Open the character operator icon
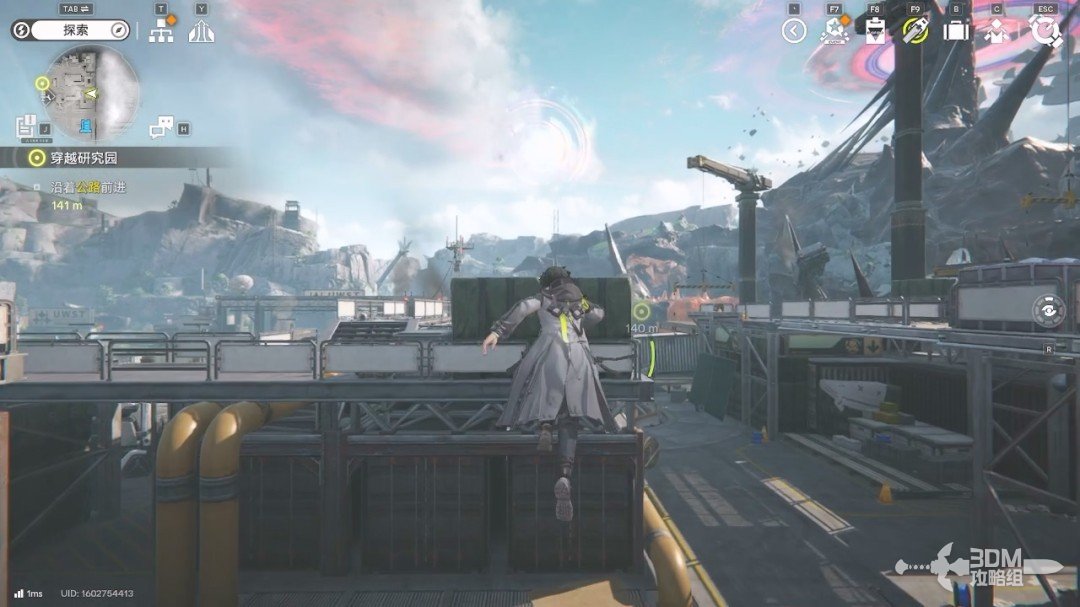The height and width of the screenshot is (607, 1080). [996, 31]
